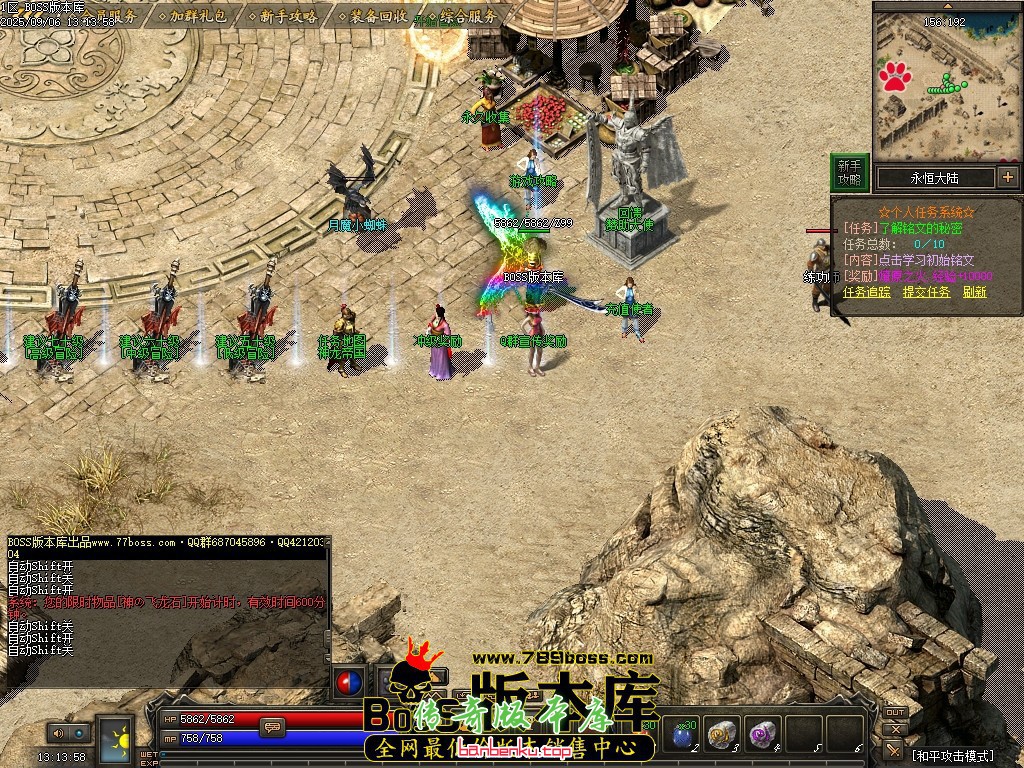This screenshot has width=1024, height=768.
Task: Click the red and blue orb icon
Action: pyautogui.click(x=349, y=683)
